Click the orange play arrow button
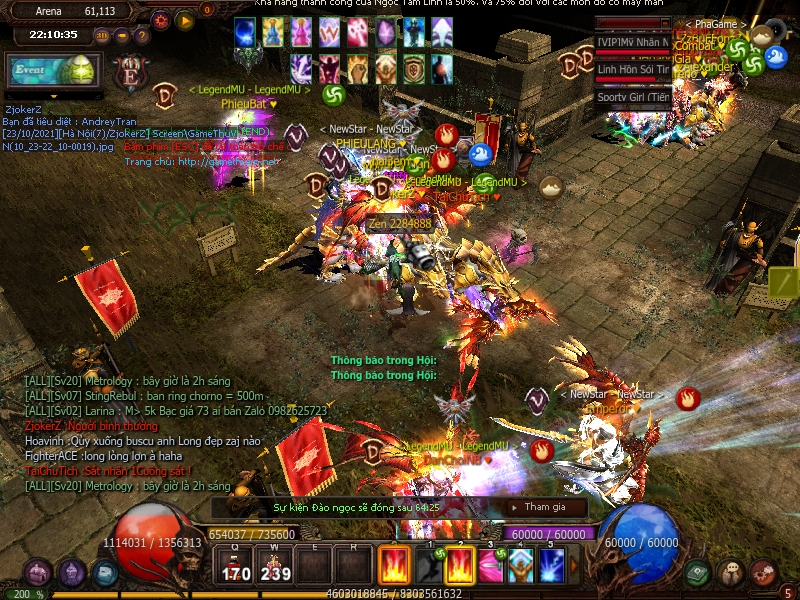The width and height of the screenshot is (800, 600). [184, 20]
